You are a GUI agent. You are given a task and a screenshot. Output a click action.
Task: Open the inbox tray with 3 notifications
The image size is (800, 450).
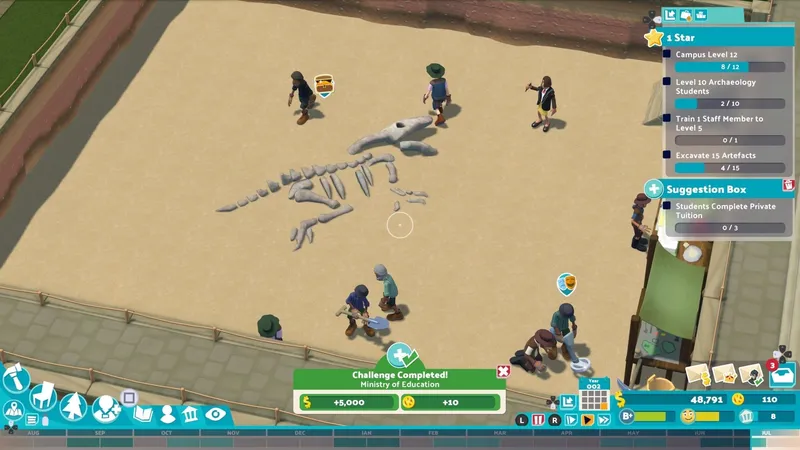coord(781,375)
